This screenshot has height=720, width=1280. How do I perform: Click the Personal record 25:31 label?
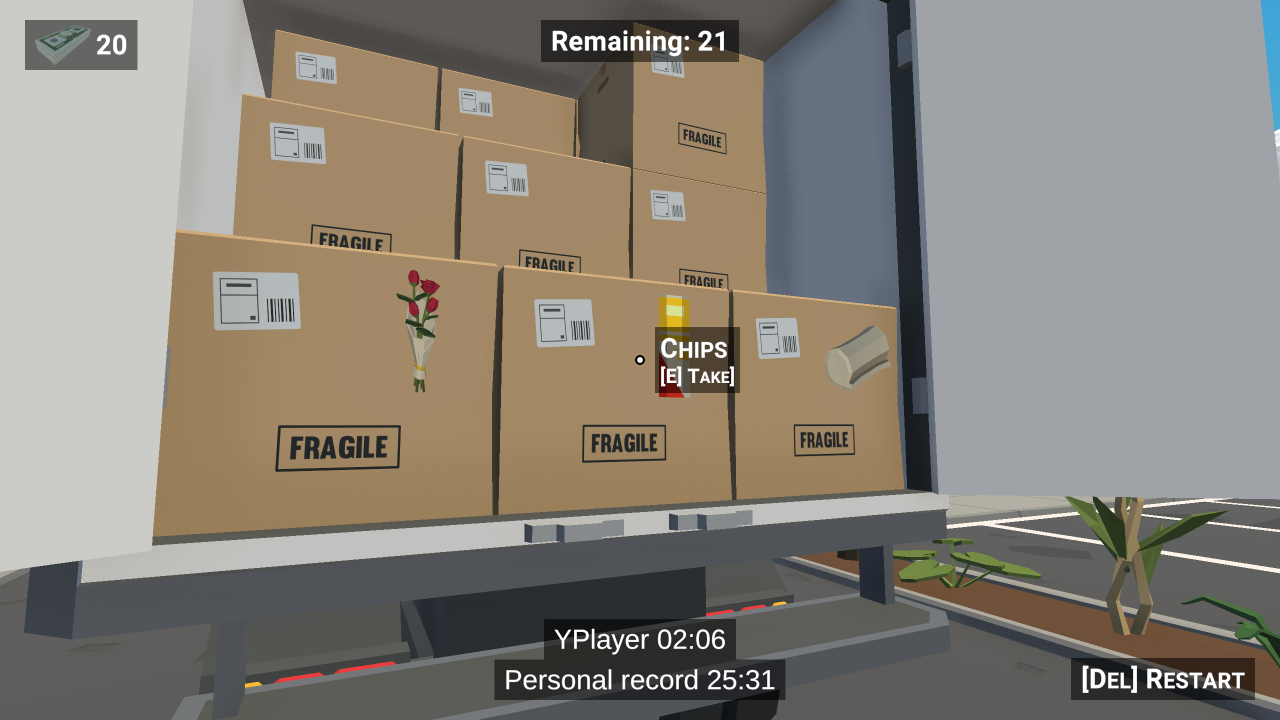click(639, 680)
